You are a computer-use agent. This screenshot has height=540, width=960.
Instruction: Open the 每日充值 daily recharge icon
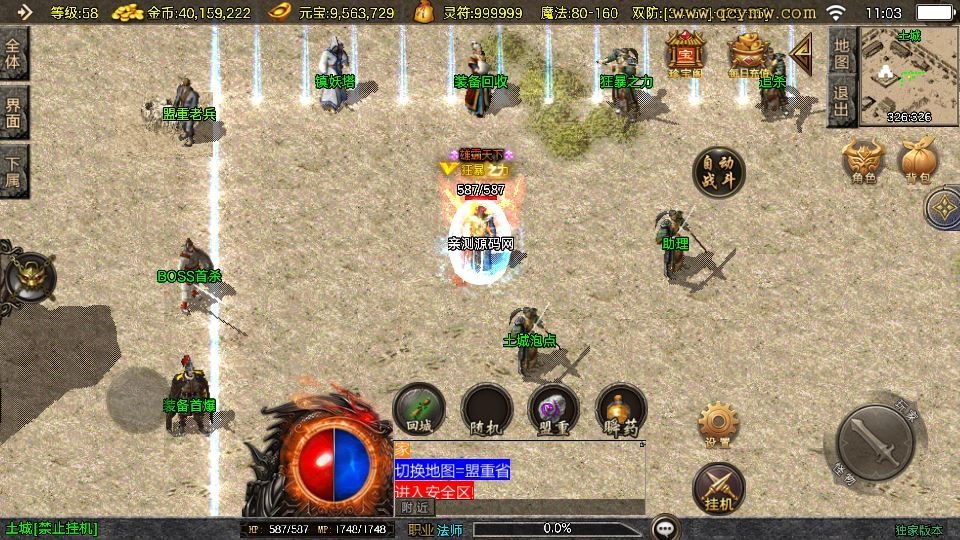pyautogui.click(x=747, y=53)
